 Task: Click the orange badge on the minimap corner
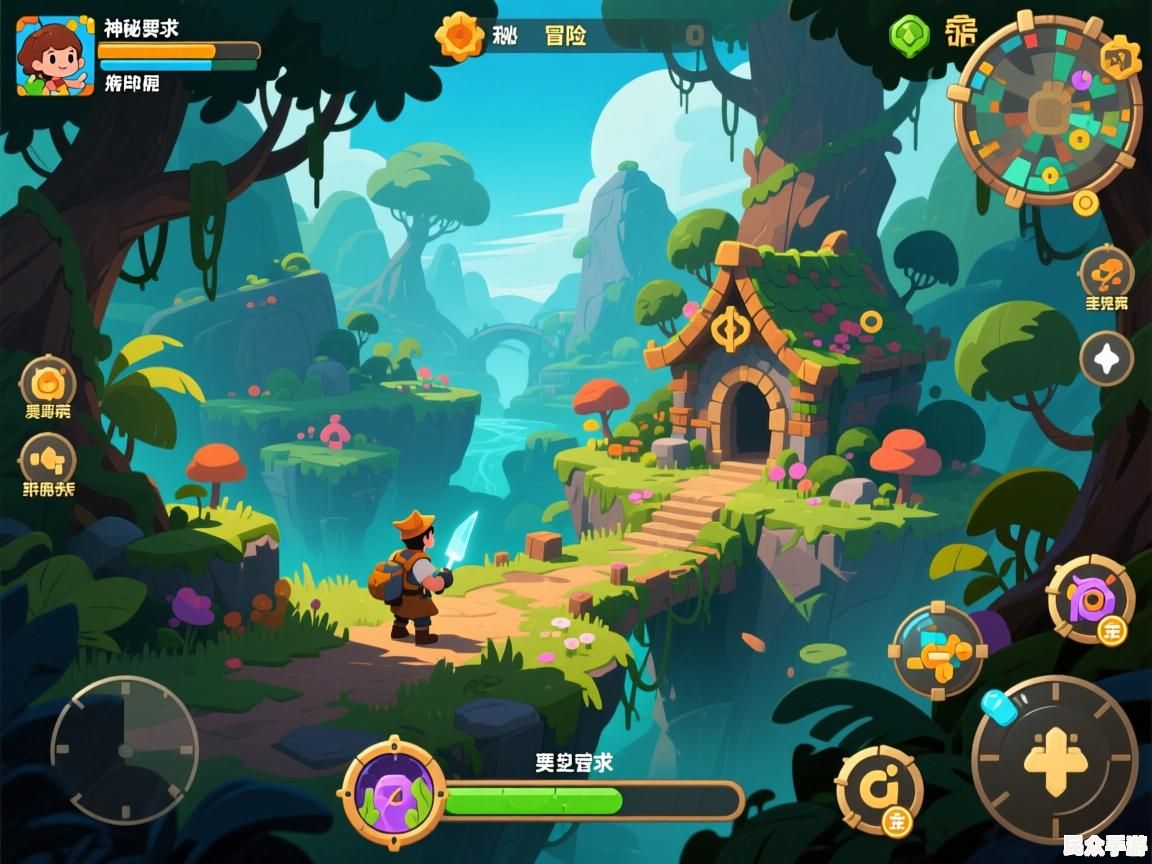point(1120,57)
